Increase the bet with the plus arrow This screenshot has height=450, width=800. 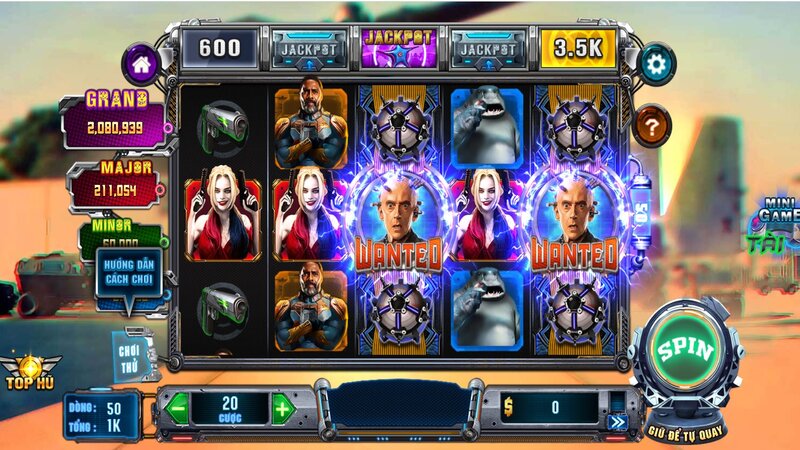[283, 408]
